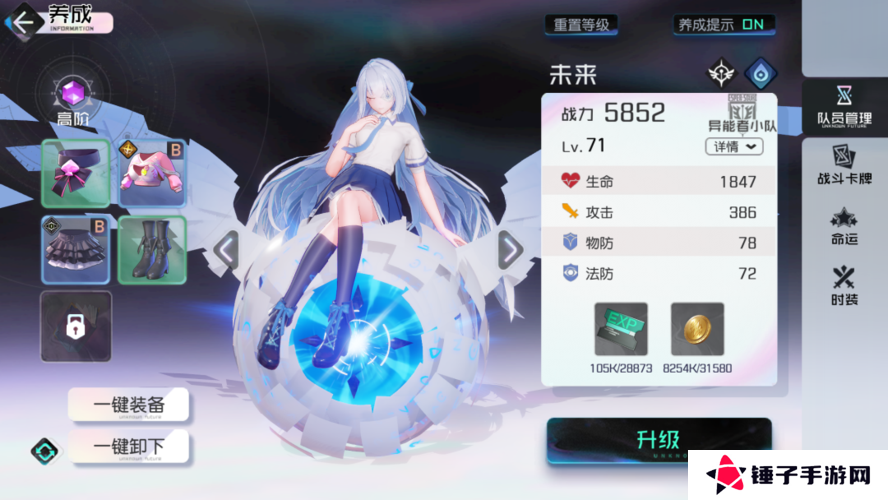Show the next character with right arrow

point(510,251)
